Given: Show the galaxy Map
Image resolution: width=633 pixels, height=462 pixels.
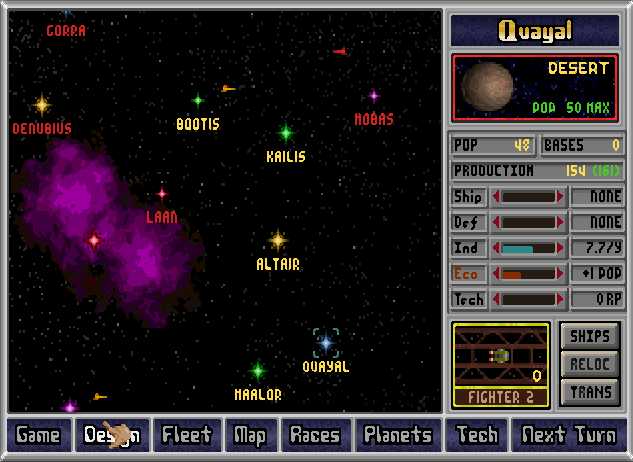Looking at the screenshot, I should tap(250, 435).
